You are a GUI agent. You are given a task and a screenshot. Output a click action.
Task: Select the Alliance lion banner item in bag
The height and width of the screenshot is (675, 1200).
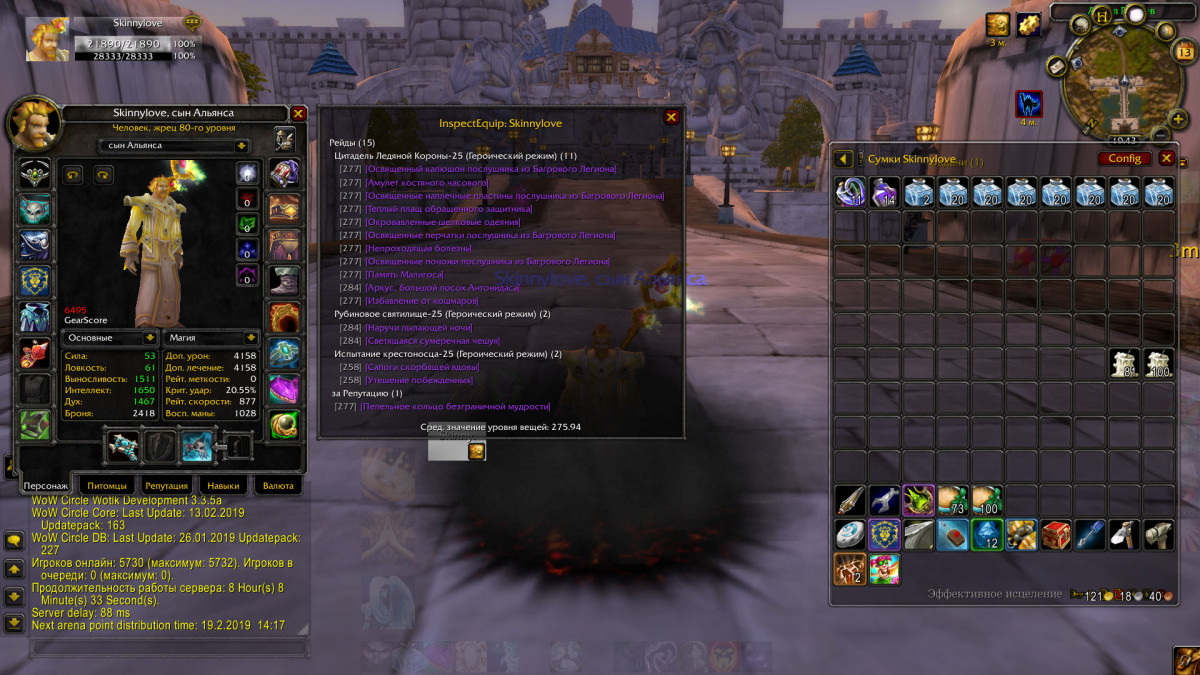[x=884, y=534]
